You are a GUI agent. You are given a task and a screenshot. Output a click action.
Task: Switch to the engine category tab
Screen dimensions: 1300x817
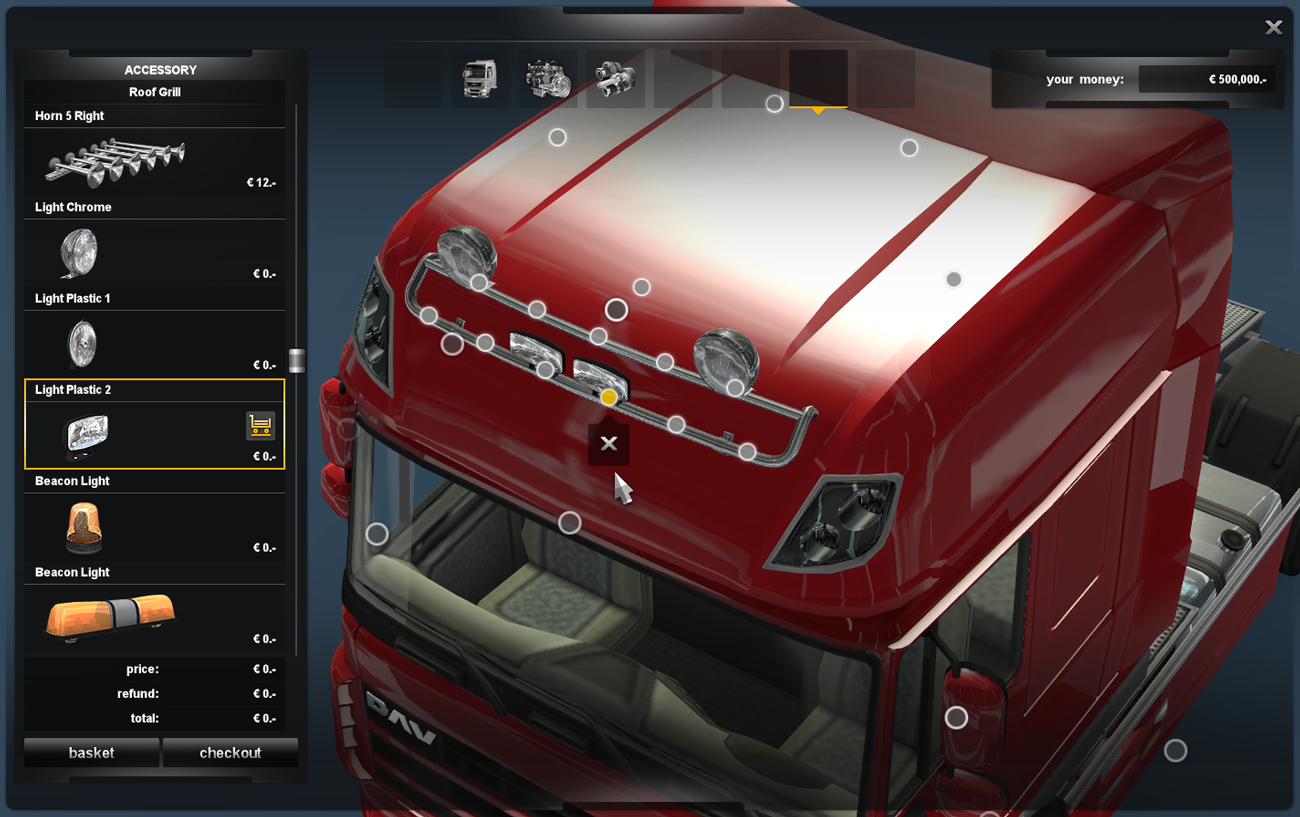547,79
